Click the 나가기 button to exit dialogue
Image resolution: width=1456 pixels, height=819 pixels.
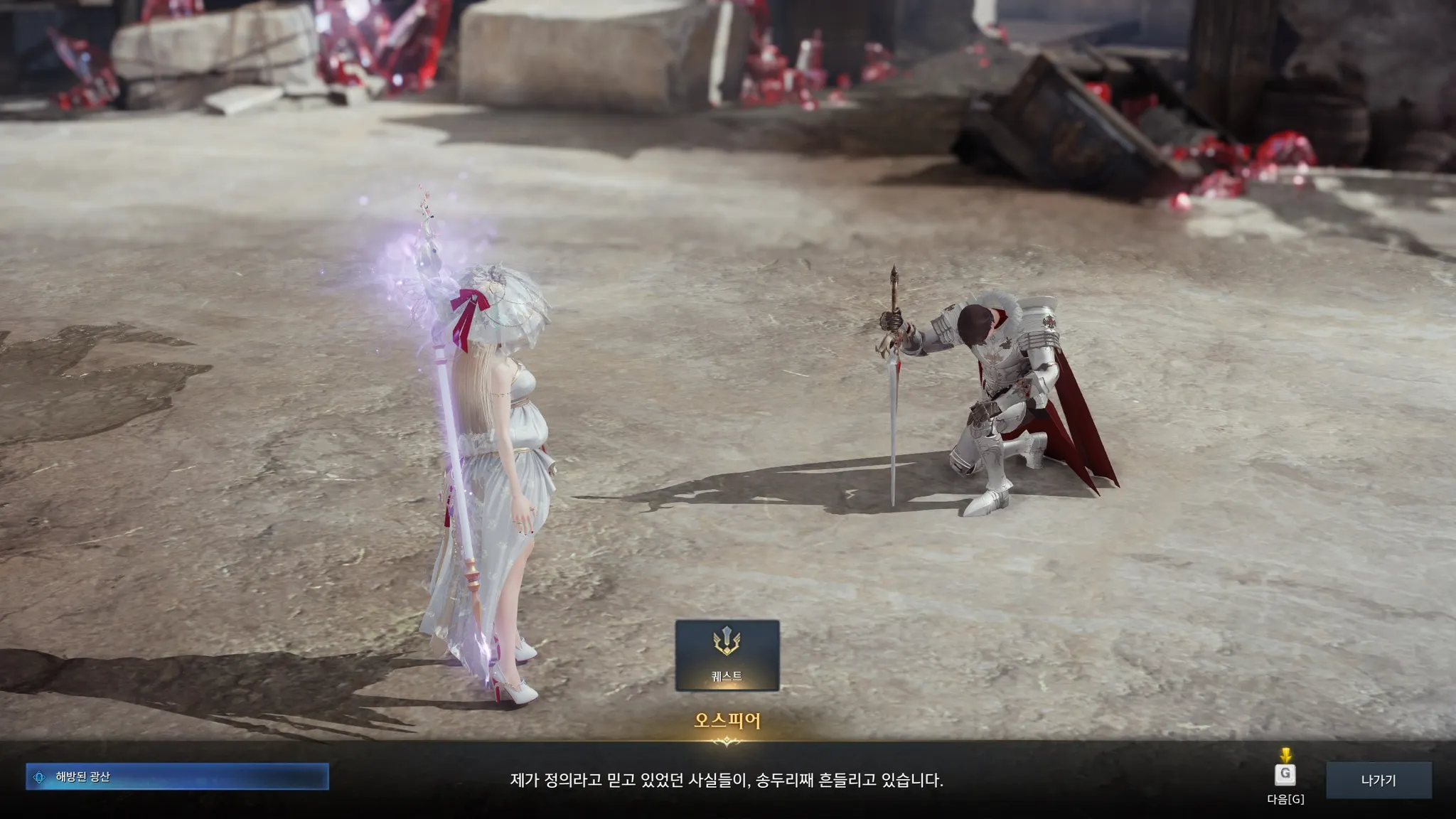[x=1378, y=780]
